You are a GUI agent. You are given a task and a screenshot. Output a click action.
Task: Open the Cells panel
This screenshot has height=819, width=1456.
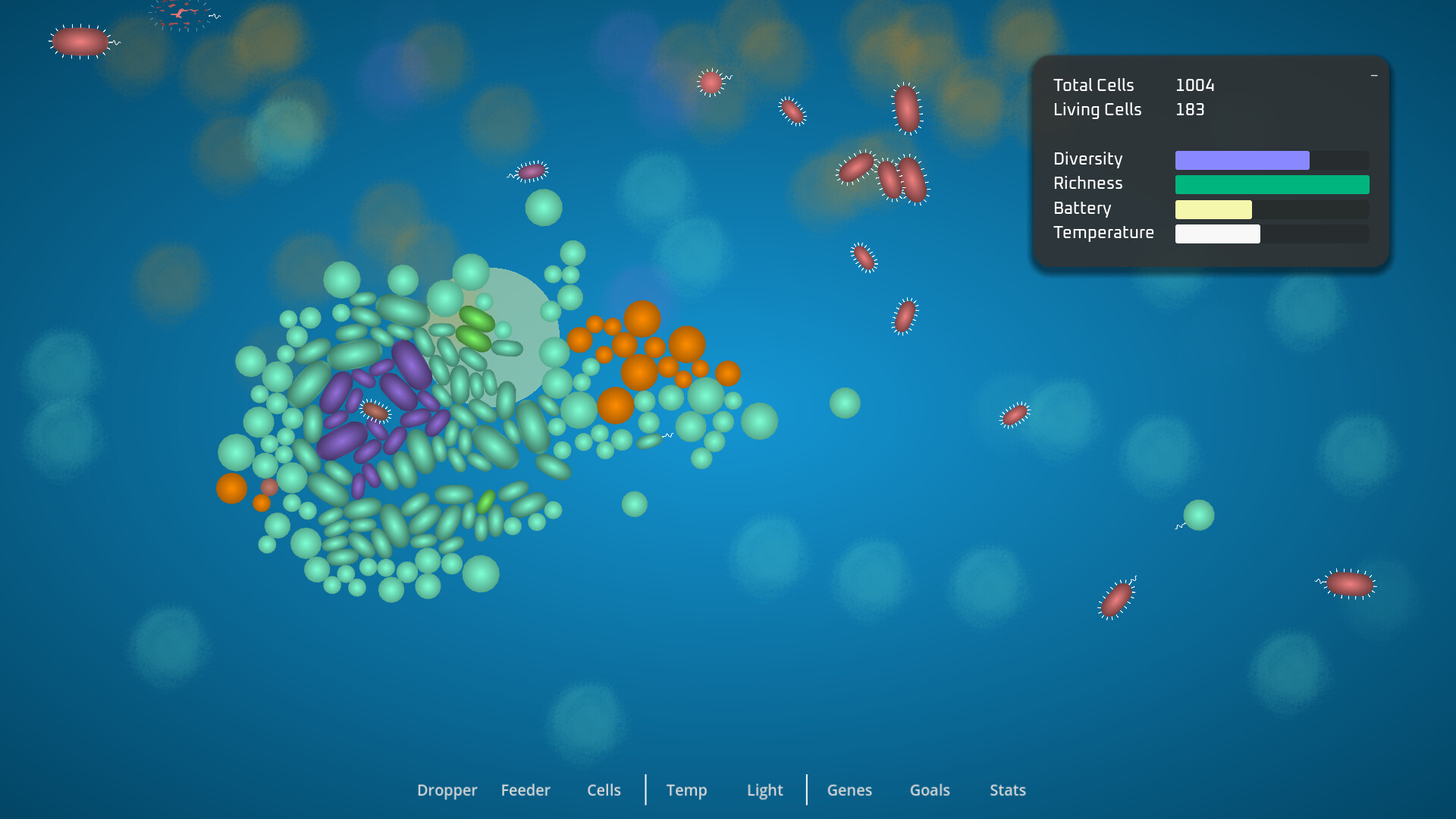click(x=603, y=790)
